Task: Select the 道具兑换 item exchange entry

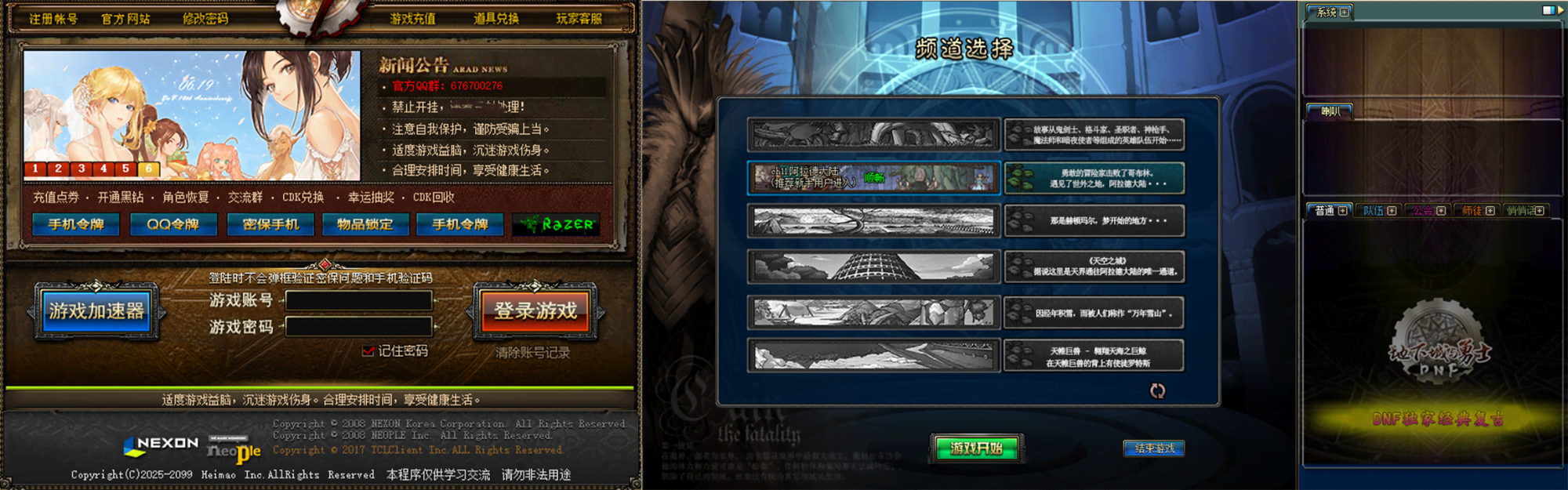Action: coord(496,18)
